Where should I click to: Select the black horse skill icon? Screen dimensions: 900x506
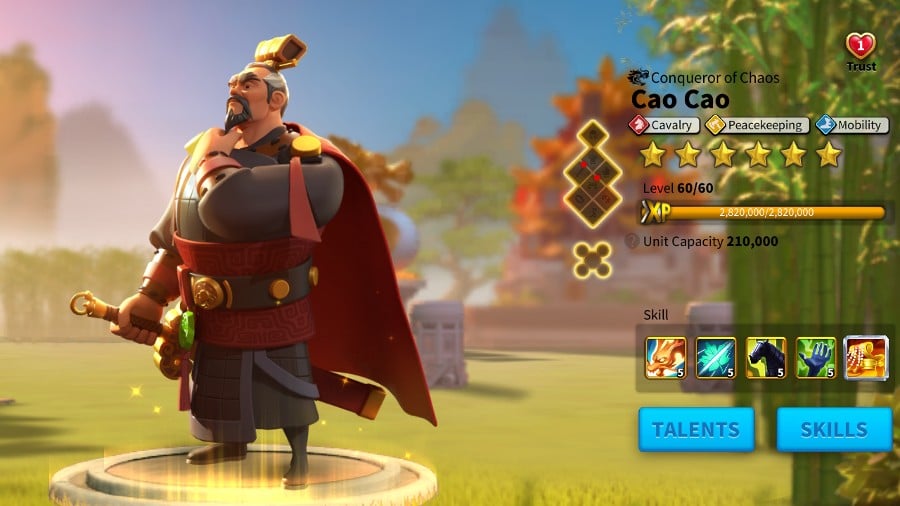(x=765, y=358)
